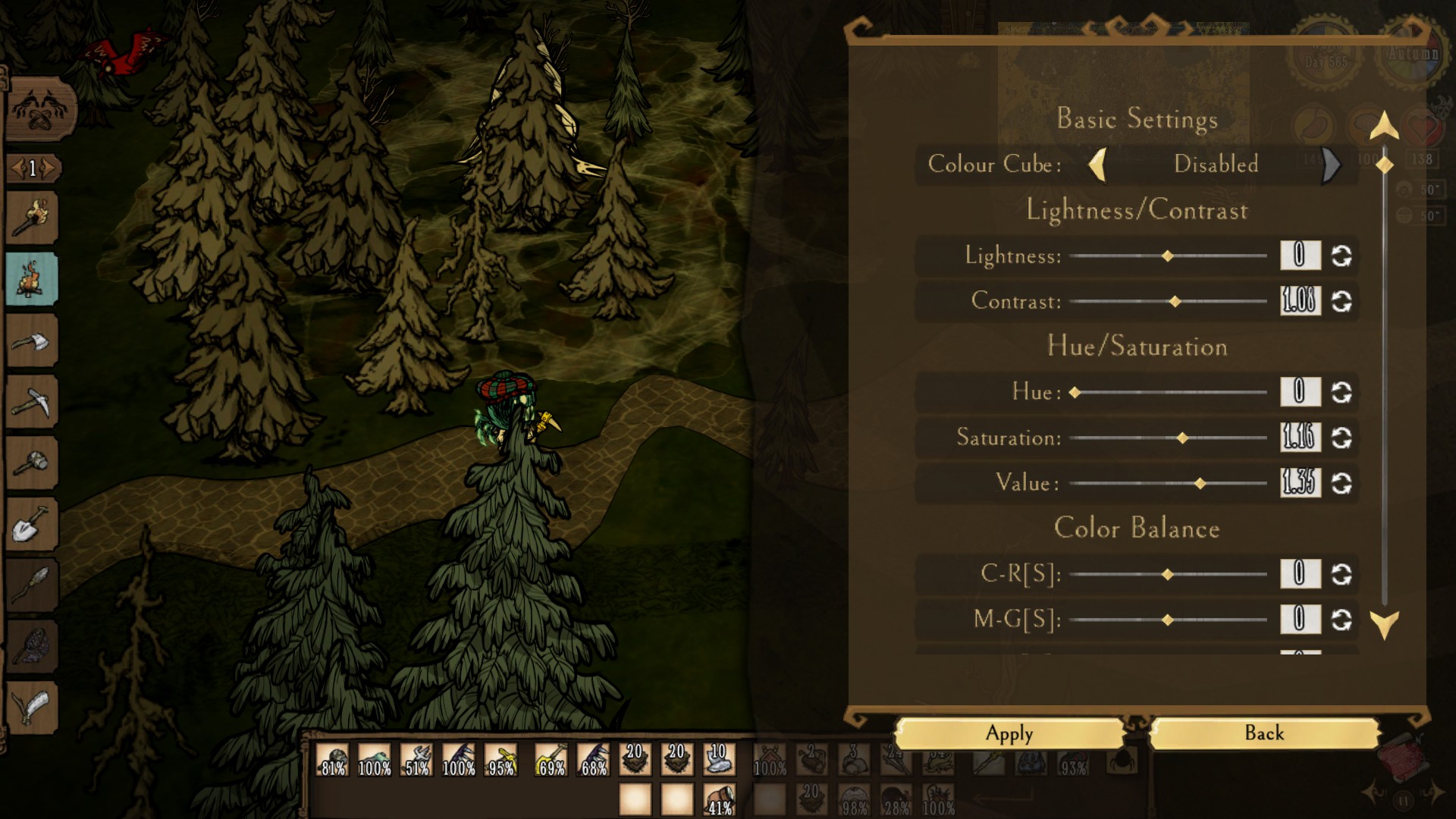Reset the Contrast value with its refresh icon
Viewport: 1456px width, 819px height.
click(1342, 301)
